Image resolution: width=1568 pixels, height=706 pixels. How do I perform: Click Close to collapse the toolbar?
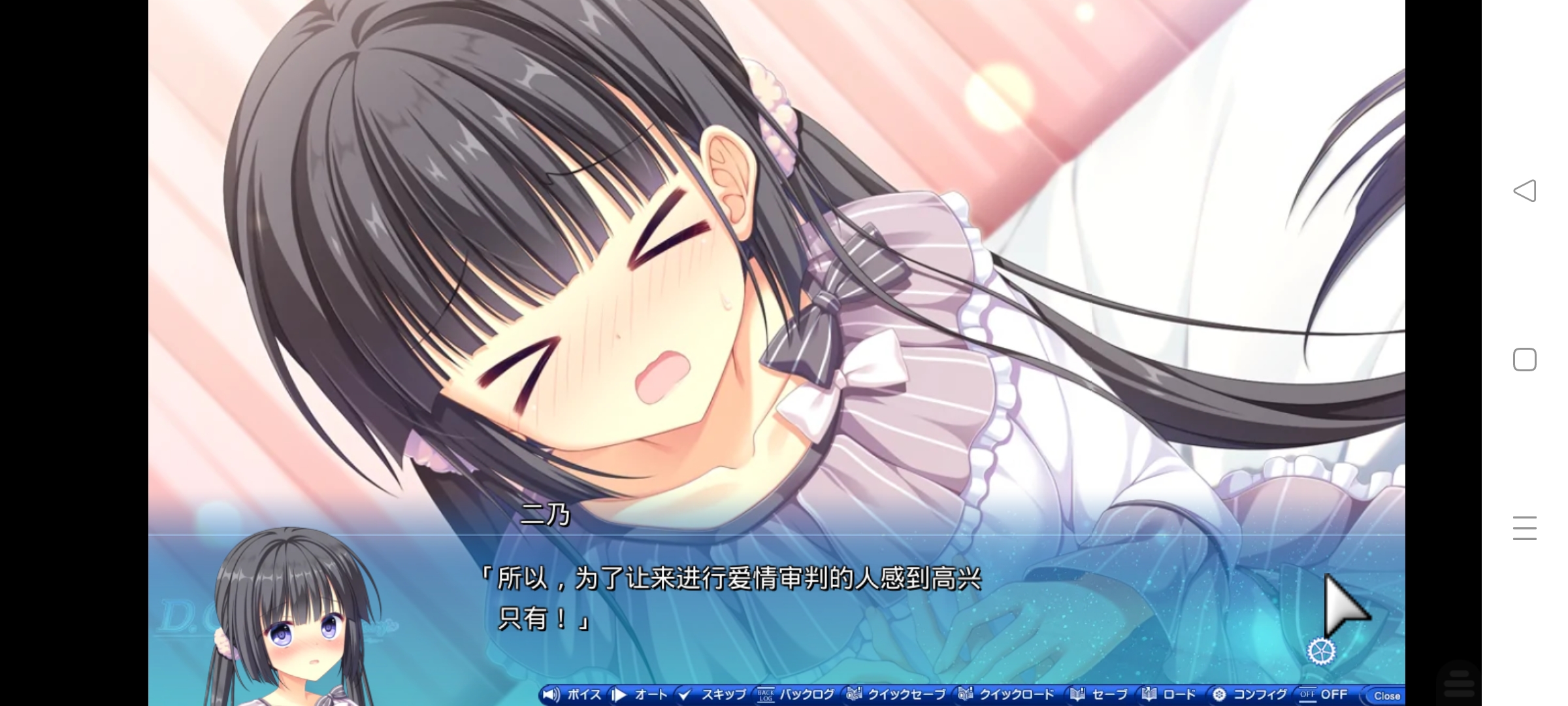(1386, 696)
